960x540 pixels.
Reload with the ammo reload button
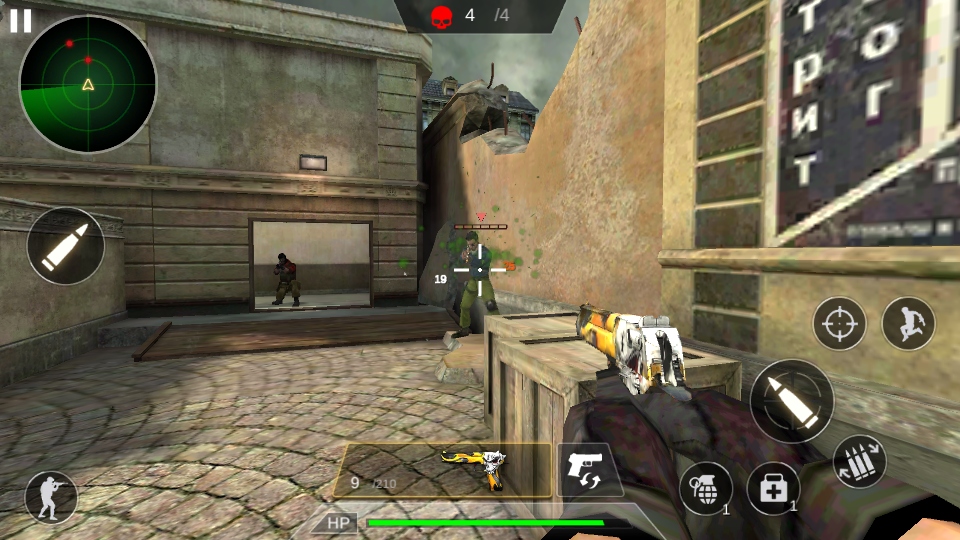859,462
